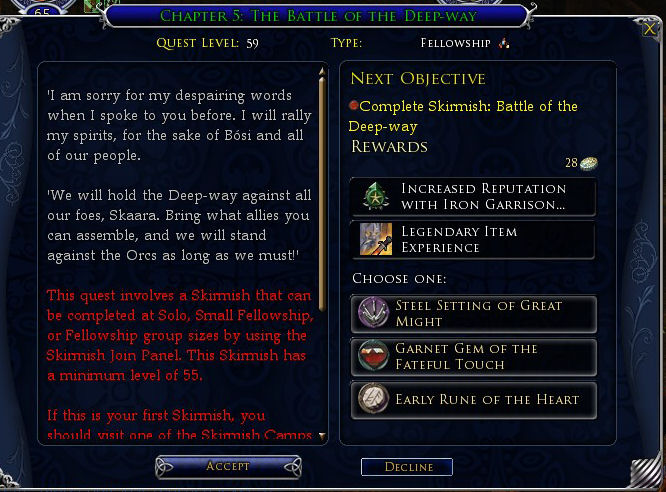Pick the Early Rune of the Heart
This screenshot has height=492, width=666.
[473, 400]
